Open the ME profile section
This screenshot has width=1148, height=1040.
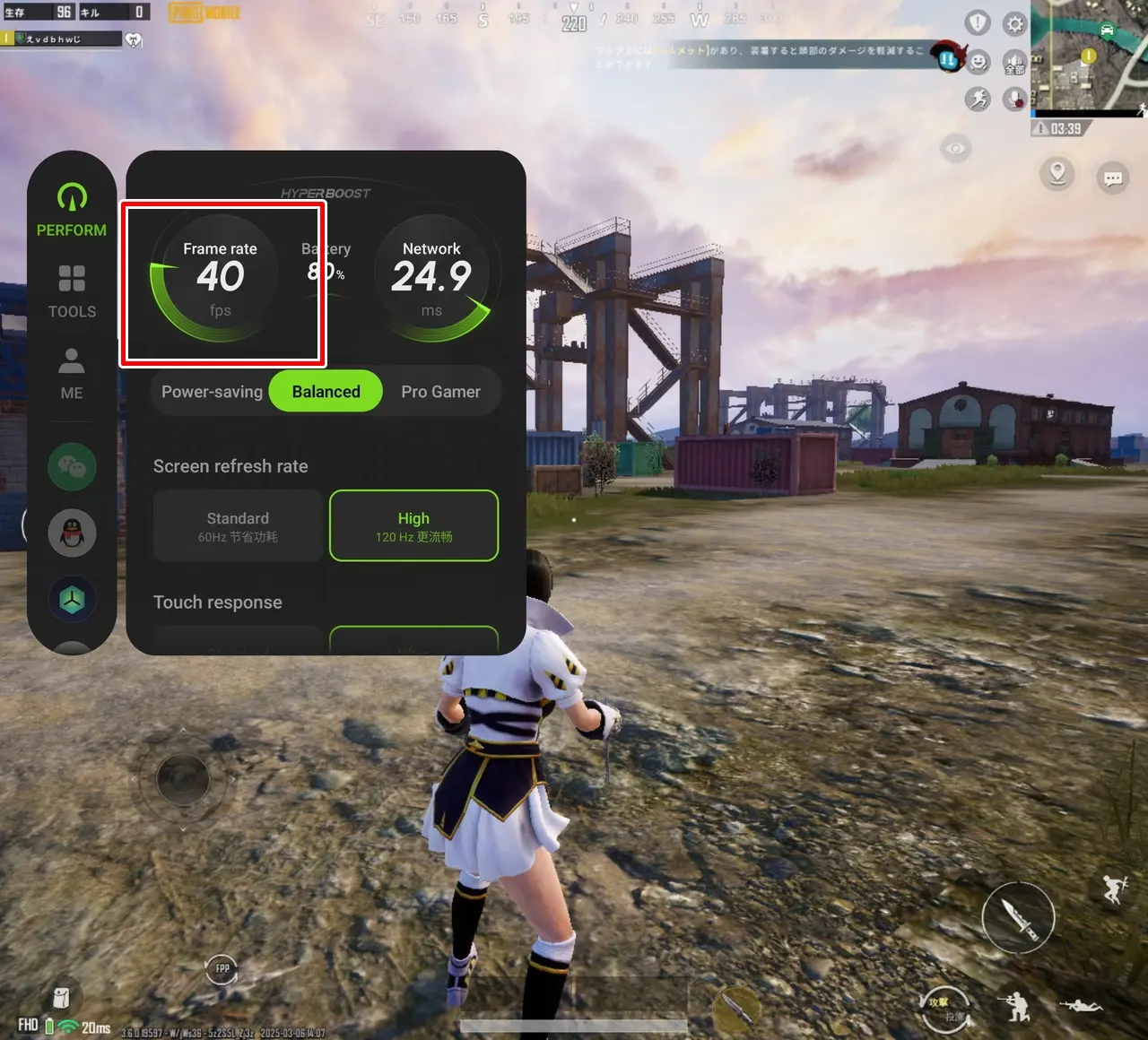[x=72, y=373]
